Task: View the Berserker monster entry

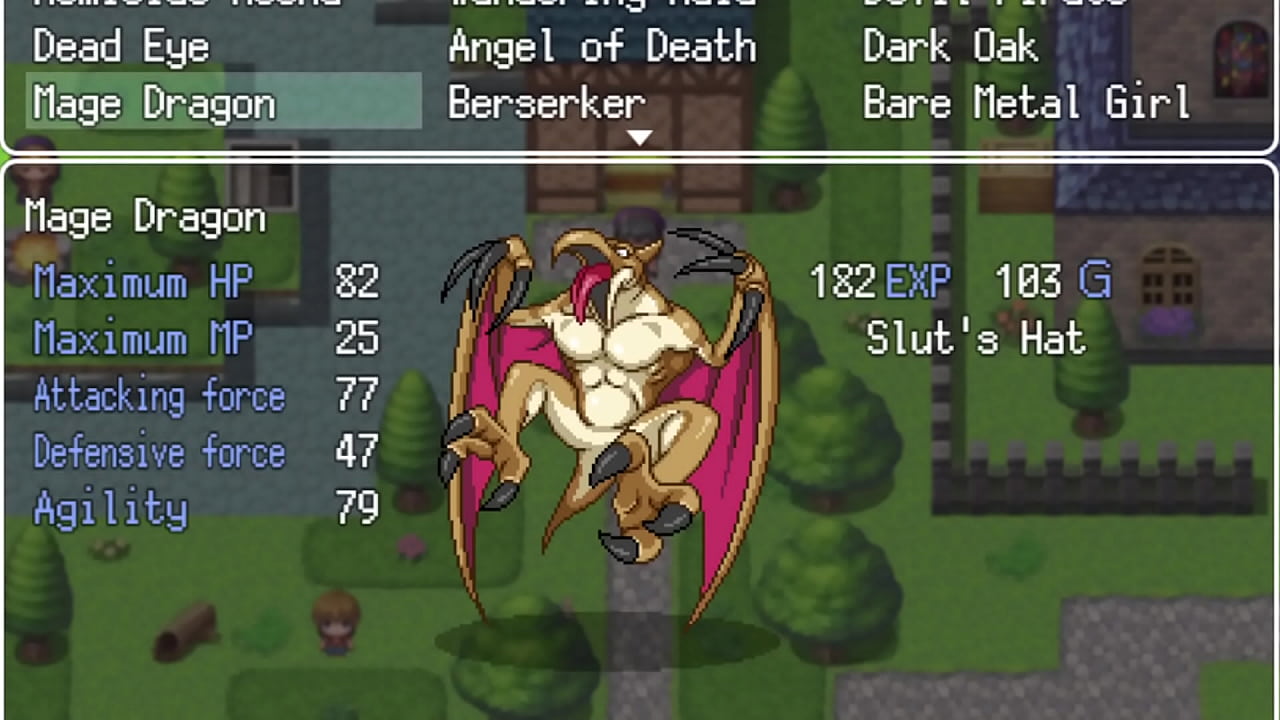Action: point(546,103)
